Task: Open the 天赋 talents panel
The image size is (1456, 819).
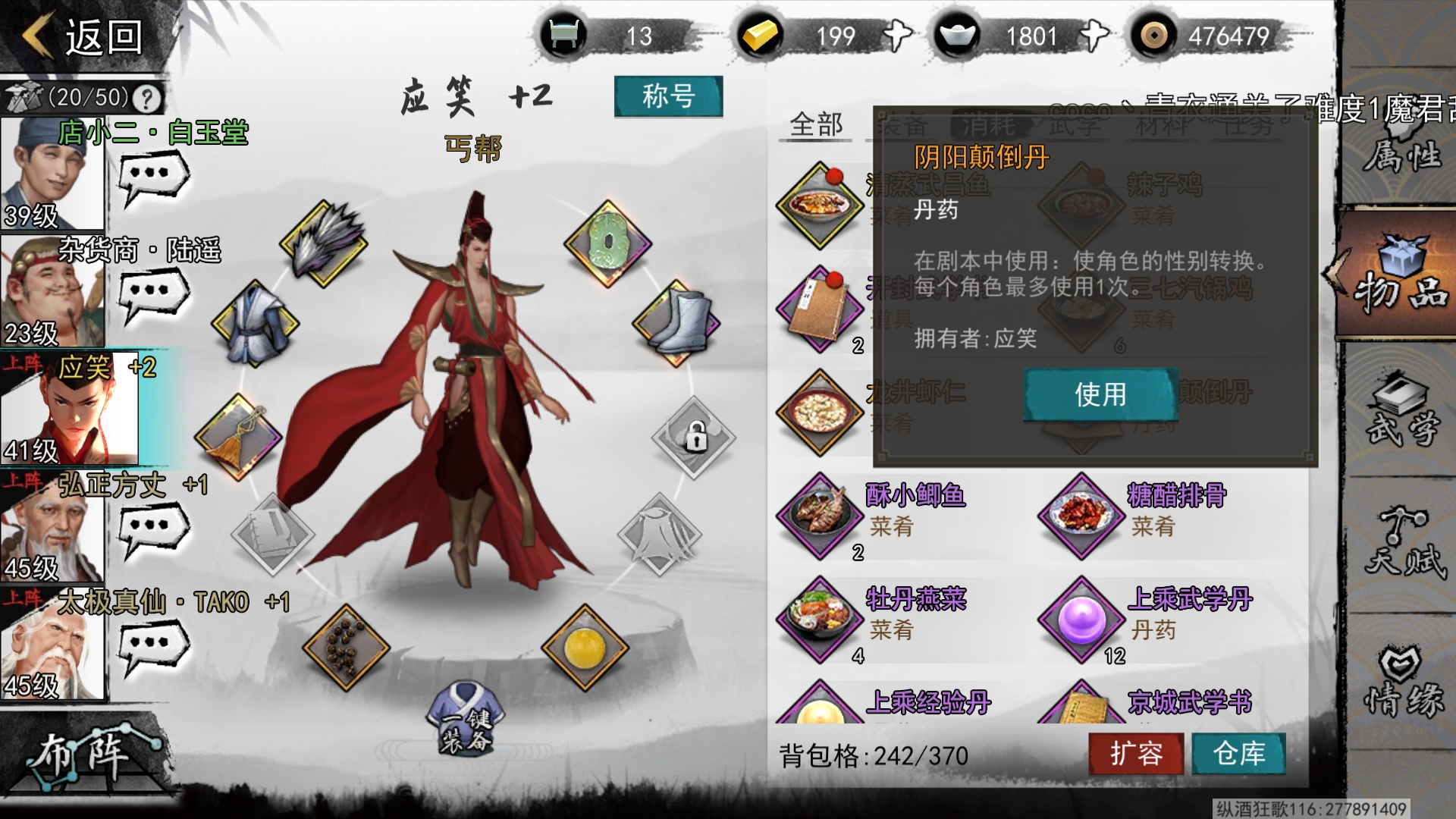Action: click(1401, 544)
